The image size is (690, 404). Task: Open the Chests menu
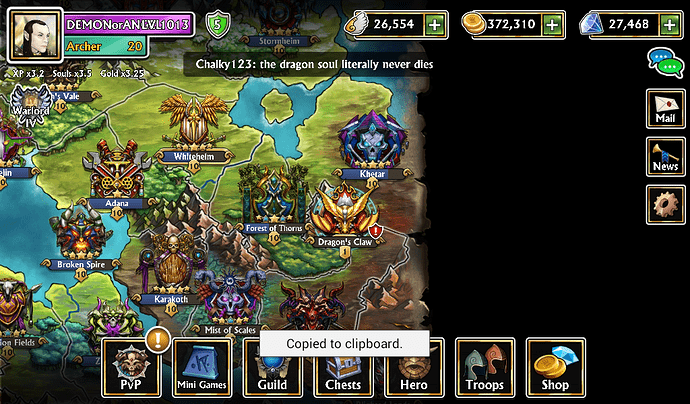point(343,368)
